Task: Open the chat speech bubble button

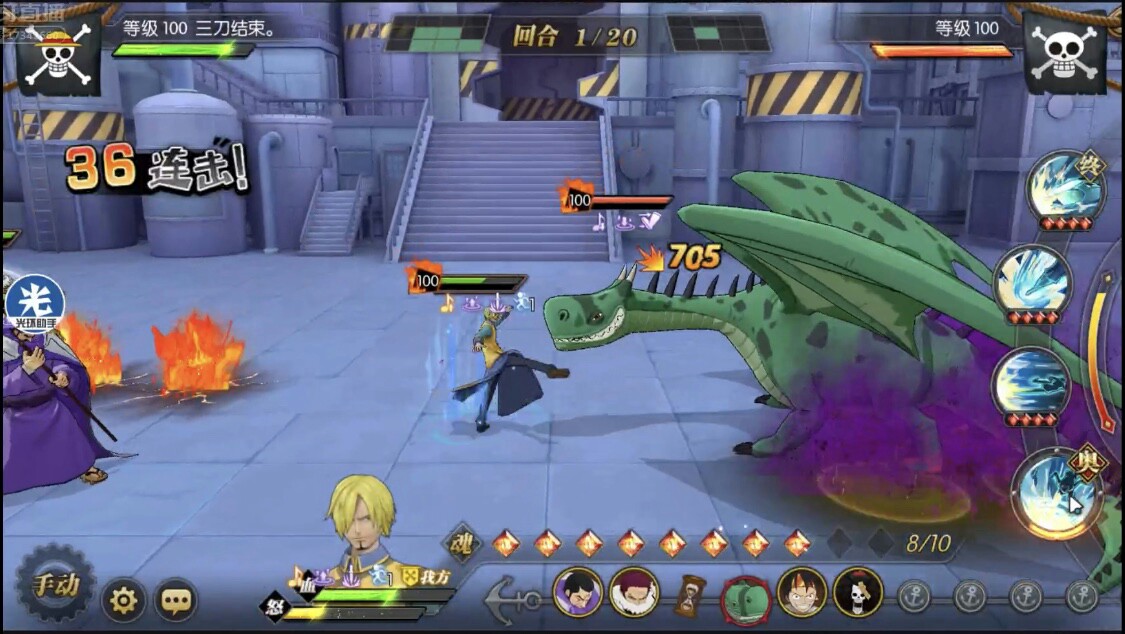Action: pos(176,600)
